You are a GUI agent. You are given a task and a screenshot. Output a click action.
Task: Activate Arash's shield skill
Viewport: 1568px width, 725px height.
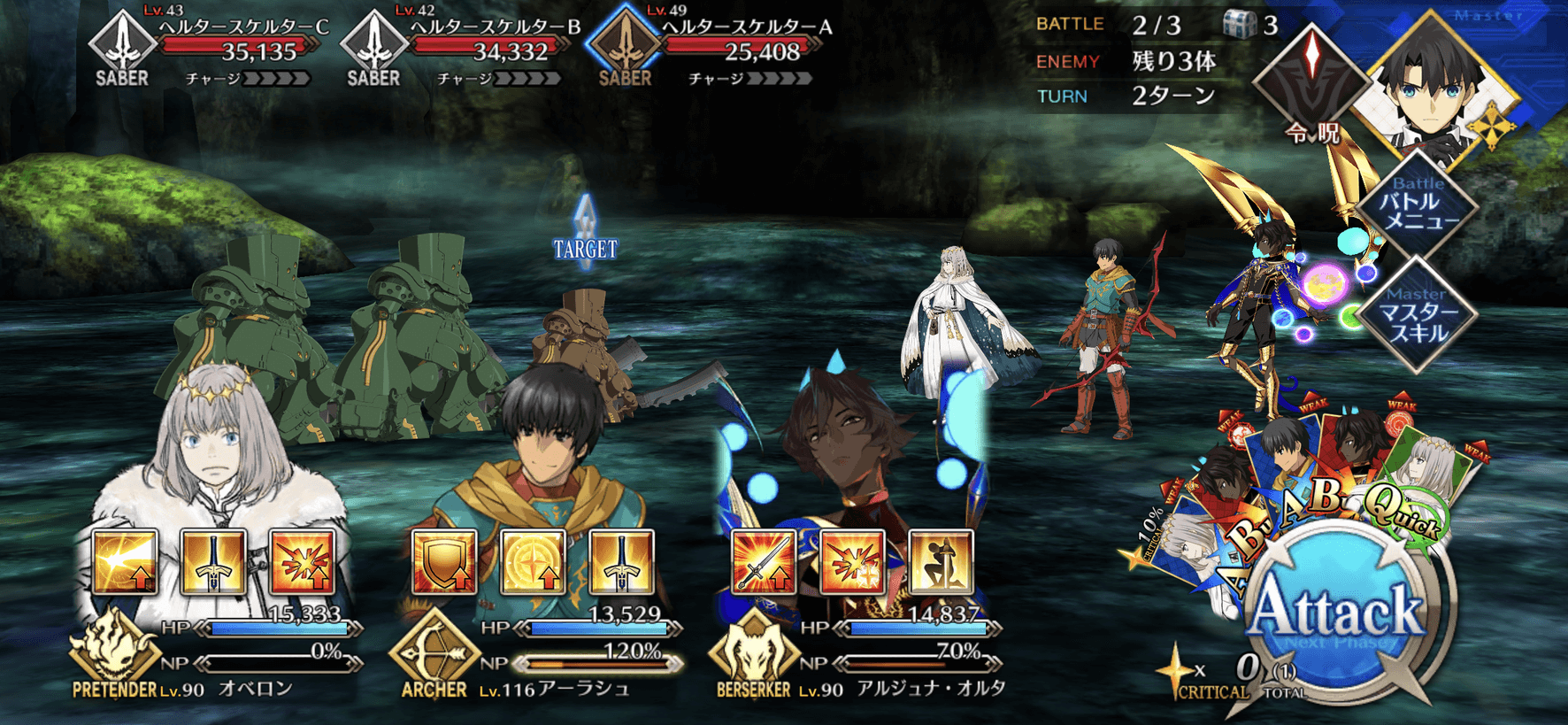[x=444, y=562]
